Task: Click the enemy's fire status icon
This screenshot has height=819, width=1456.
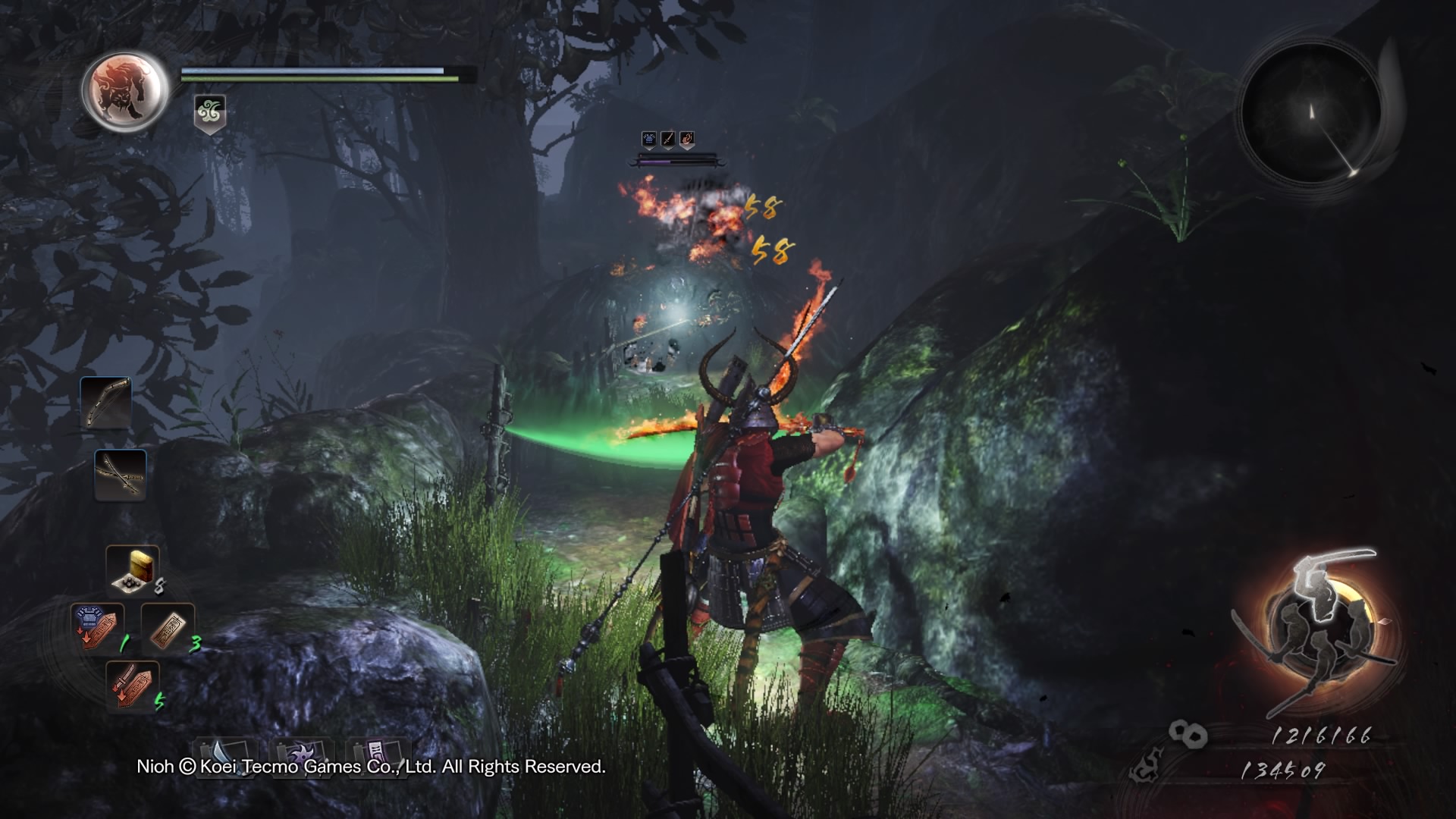Action: (687, 139)
